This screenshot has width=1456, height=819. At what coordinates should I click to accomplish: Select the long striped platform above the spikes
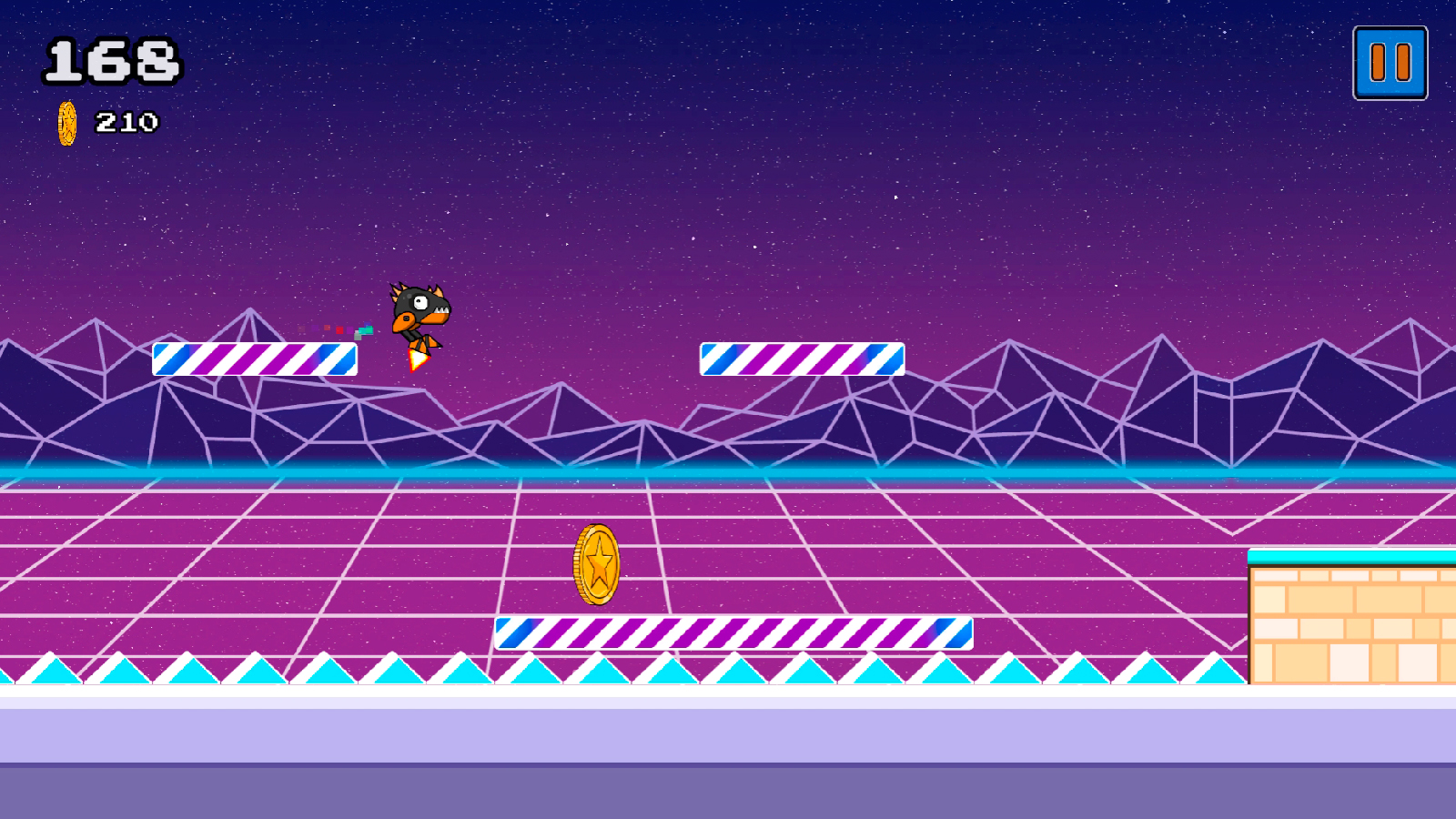733,632
